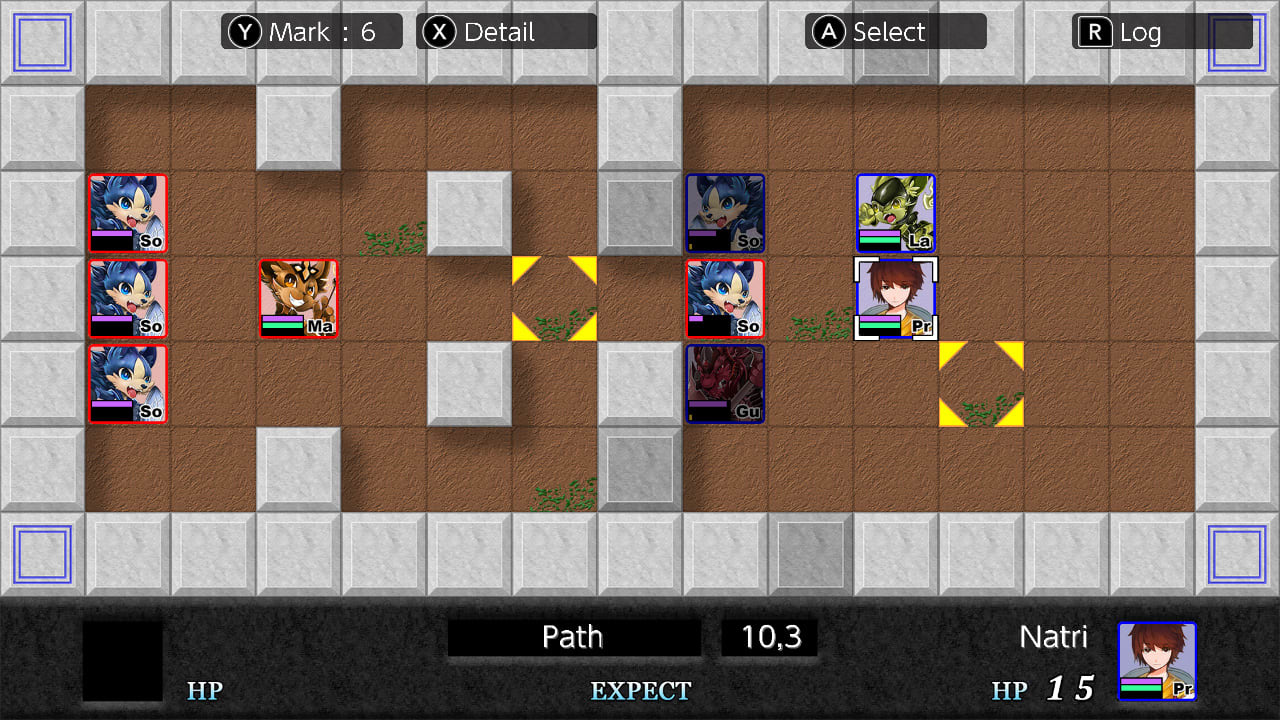Click the A Select menu entry

click(x=895, y=31)
